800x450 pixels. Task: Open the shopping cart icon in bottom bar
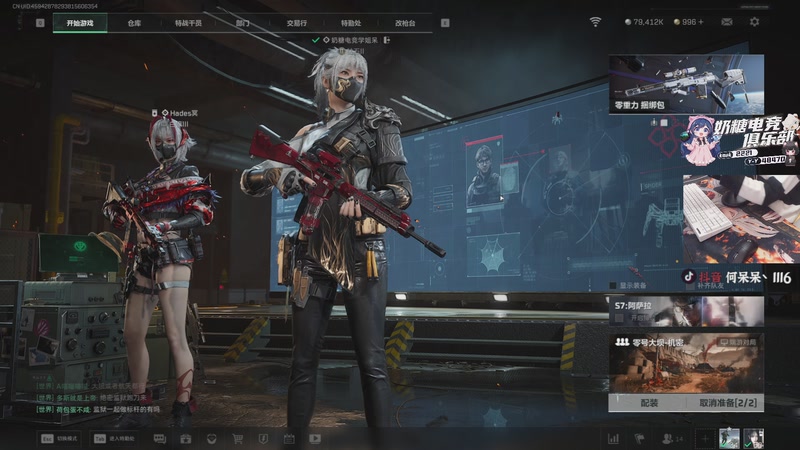click(237, 438)
